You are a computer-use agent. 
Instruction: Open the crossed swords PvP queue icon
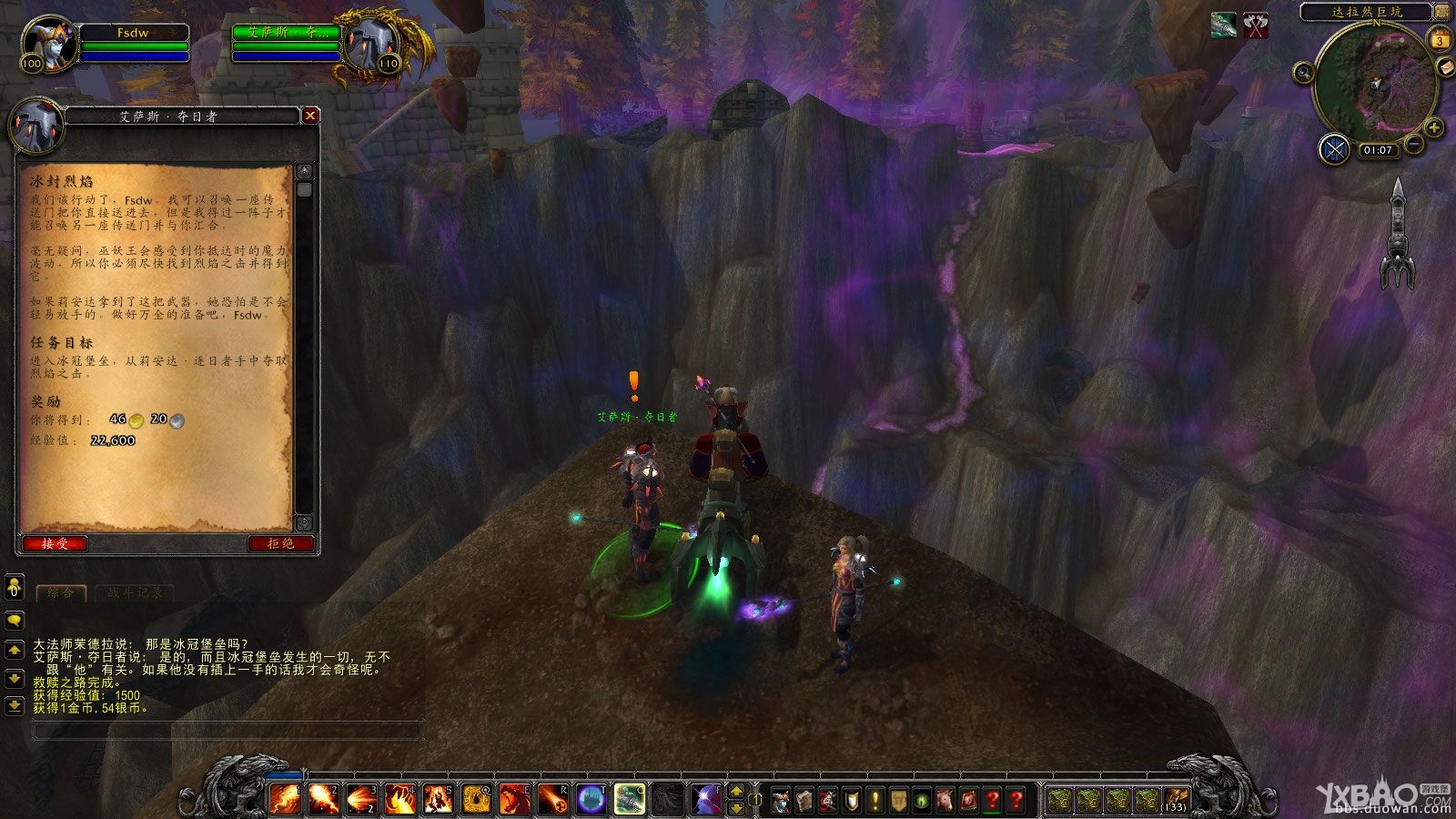coord(1334,148)
